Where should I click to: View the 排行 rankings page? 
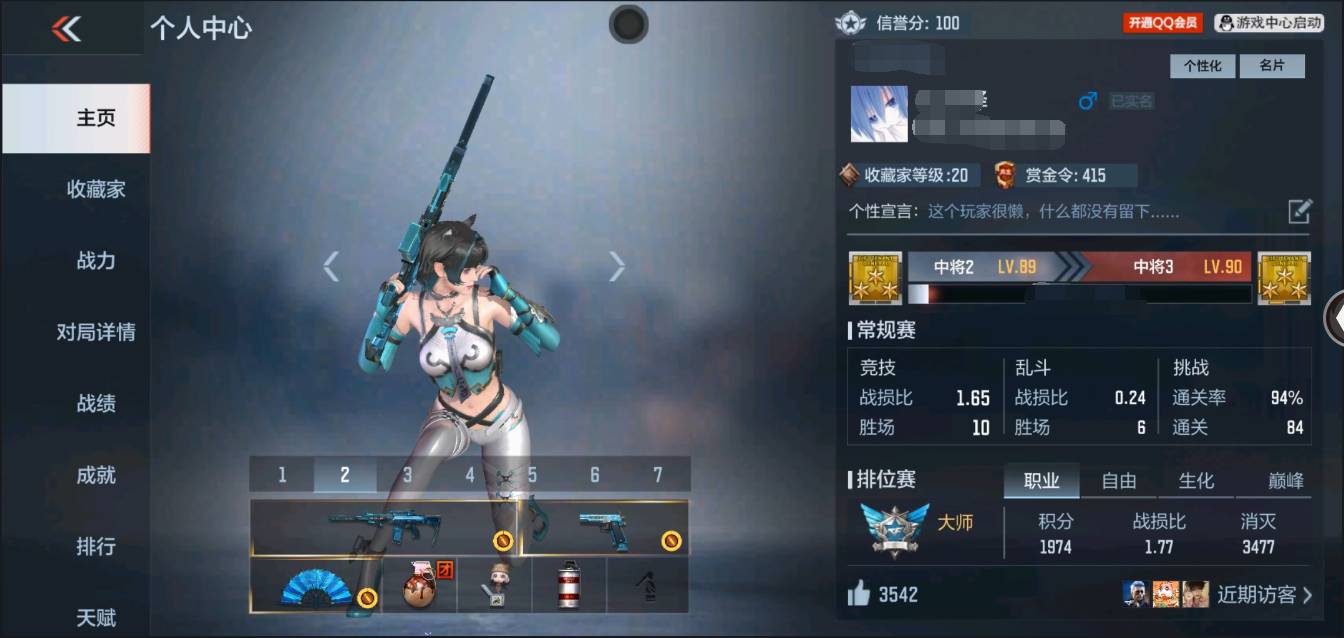(96, 547)
